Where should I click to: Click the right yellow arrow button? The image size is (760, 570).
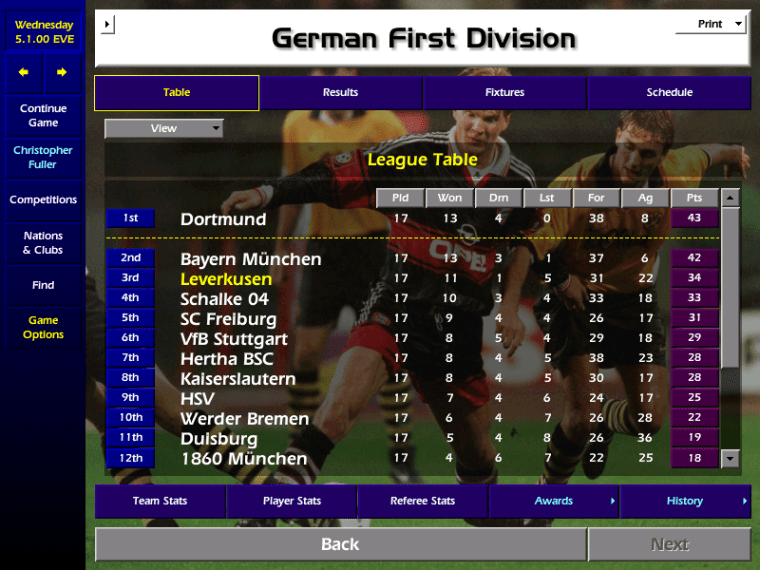click(x=62, y=73)
